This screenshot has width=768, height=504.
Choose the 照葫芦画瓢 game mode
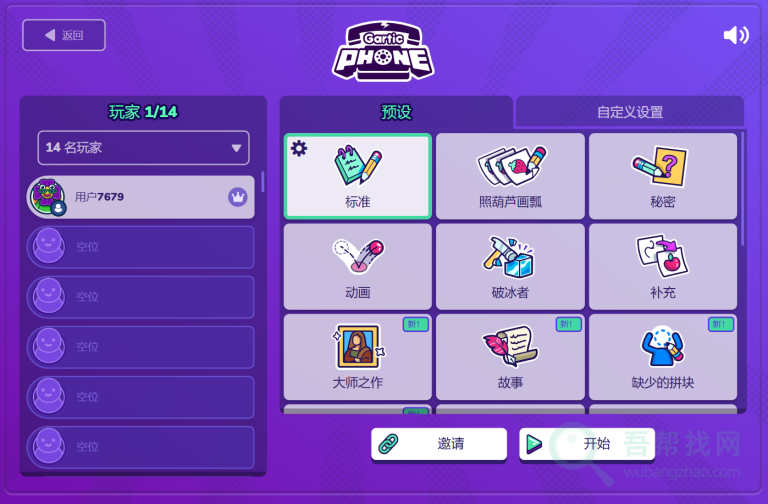tap(510, 177)
